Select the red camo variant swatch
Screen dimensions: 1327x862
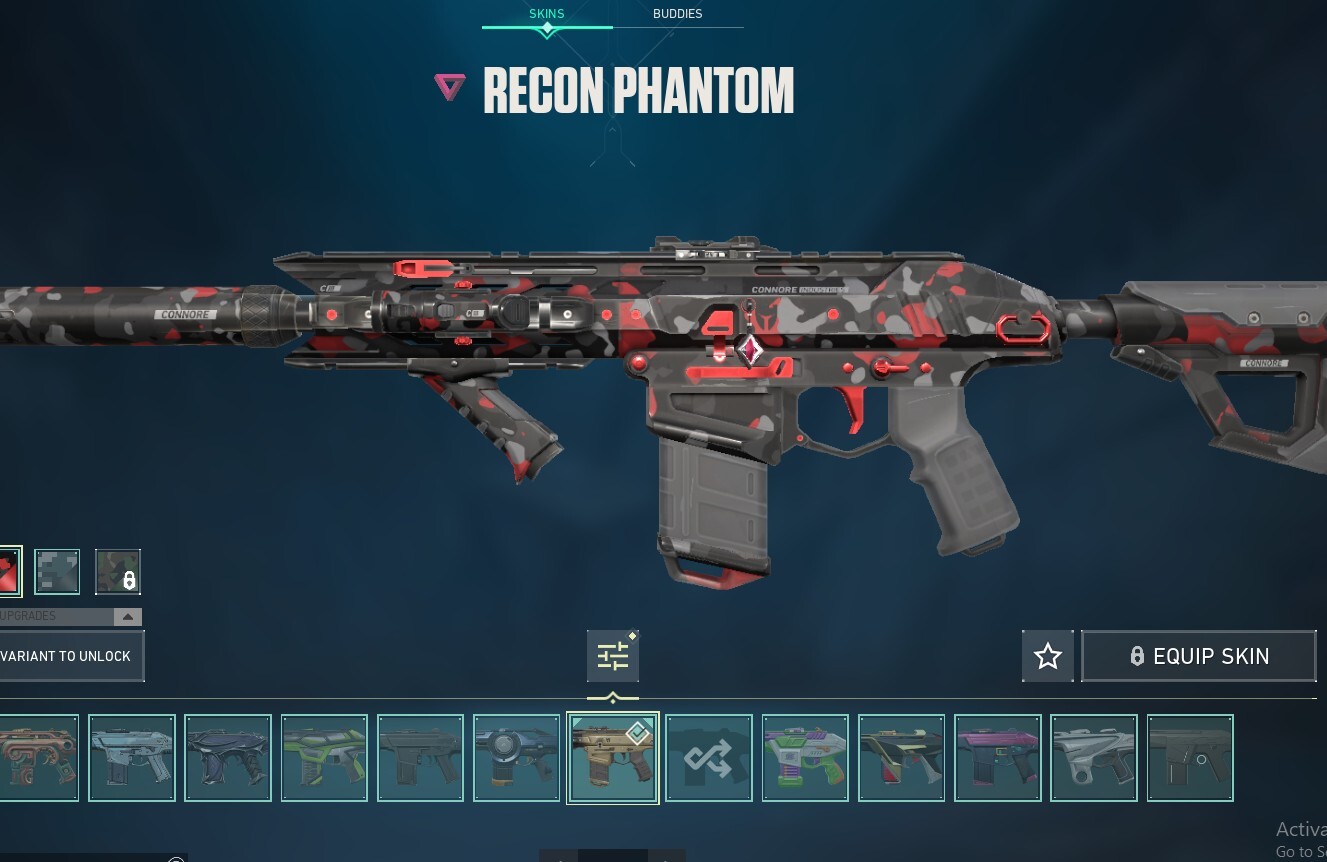point(8,572)
